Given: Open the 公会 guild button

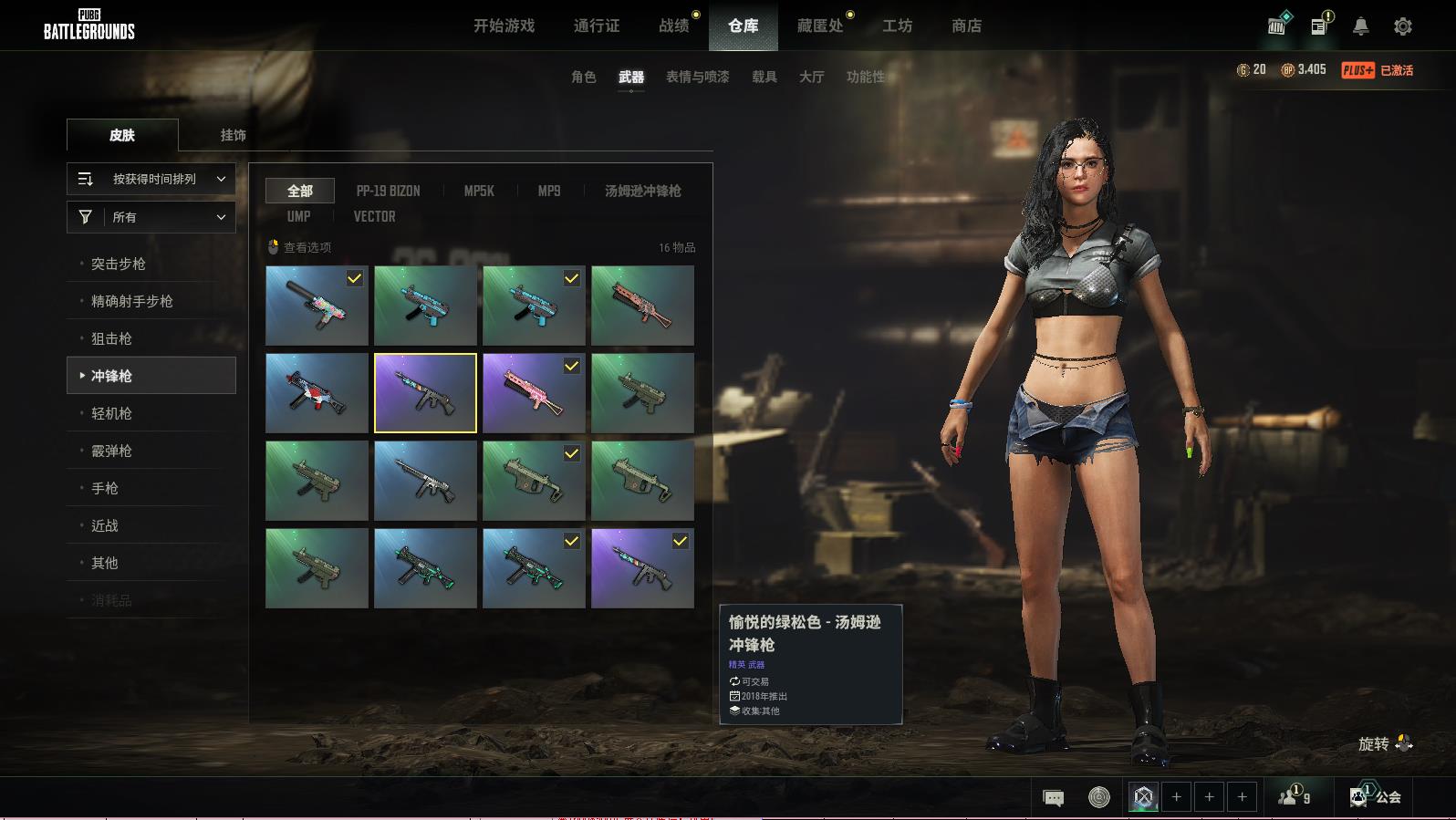Looking at the screenshot, I should click(x=1376, y=797).
